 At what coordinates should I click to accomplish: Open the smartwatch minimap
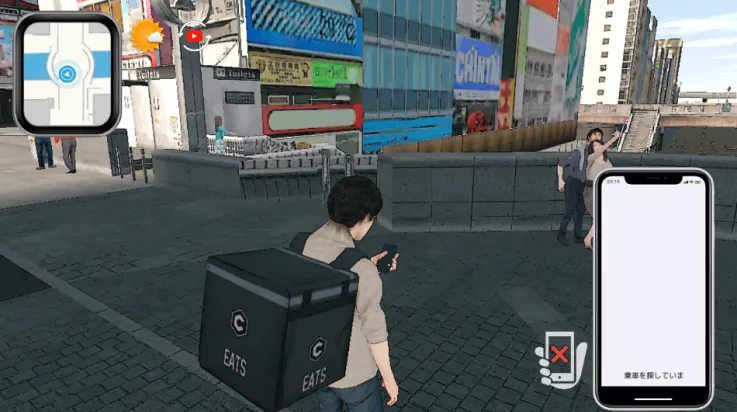[x=67, y=73]
